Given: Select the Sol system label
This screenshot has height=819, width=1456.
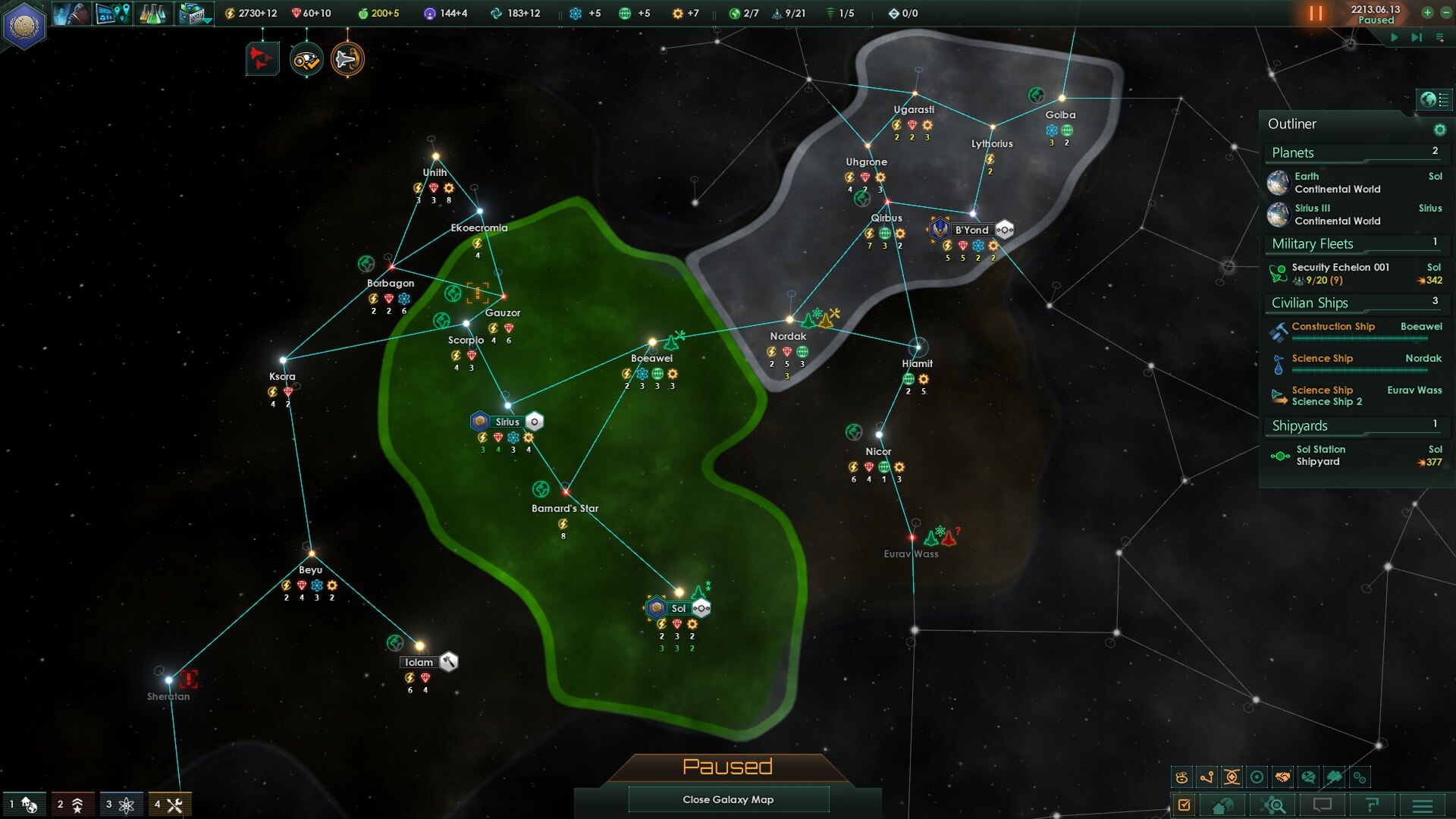Looking at the screenshot, I should 678,608.
